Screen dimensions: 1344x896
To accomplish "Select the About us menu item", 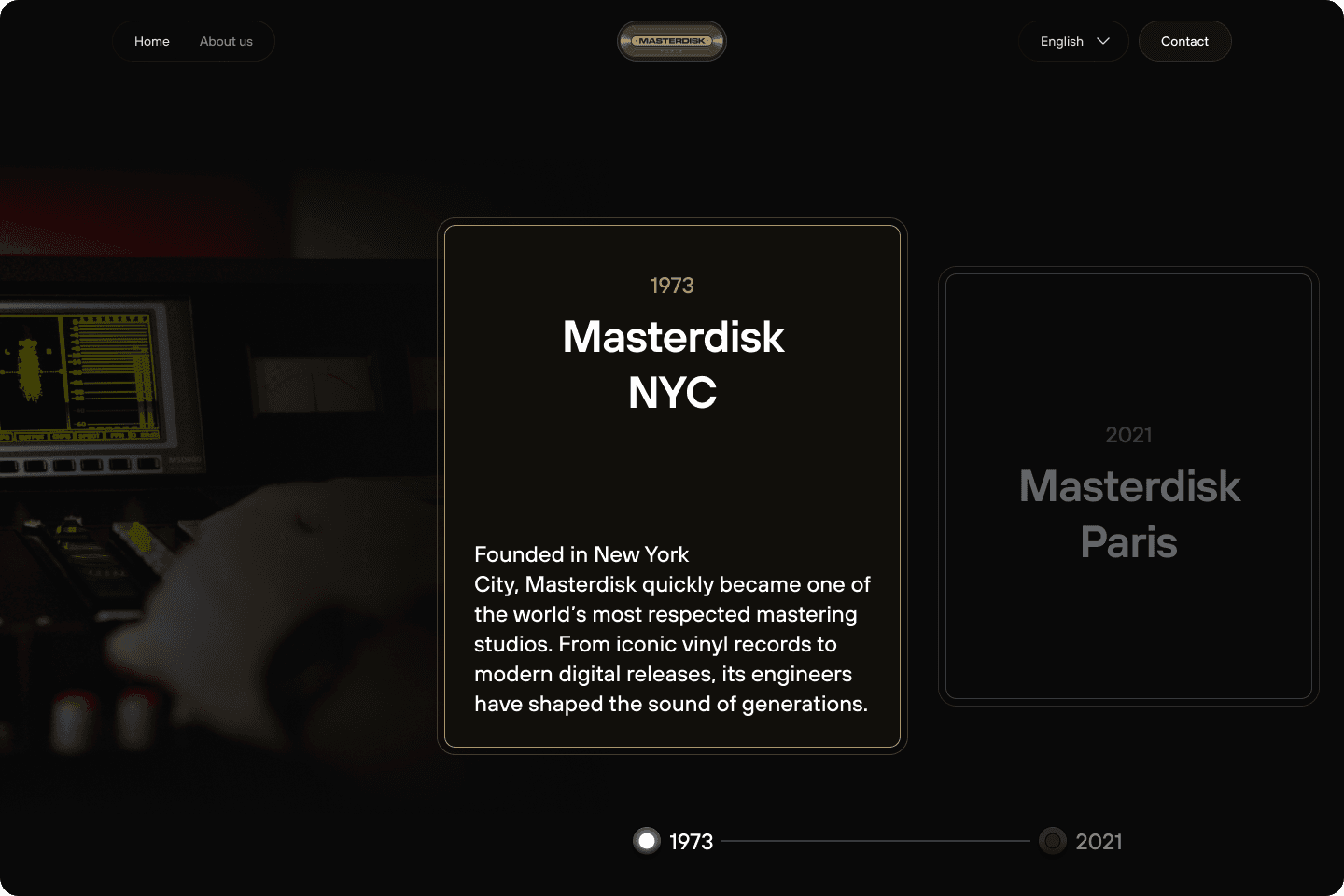I will 226,41.
